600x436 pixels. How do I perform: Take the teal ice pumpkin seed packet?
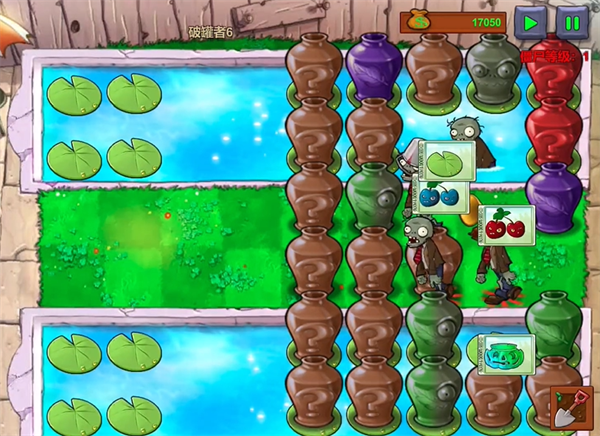[506, 353]
